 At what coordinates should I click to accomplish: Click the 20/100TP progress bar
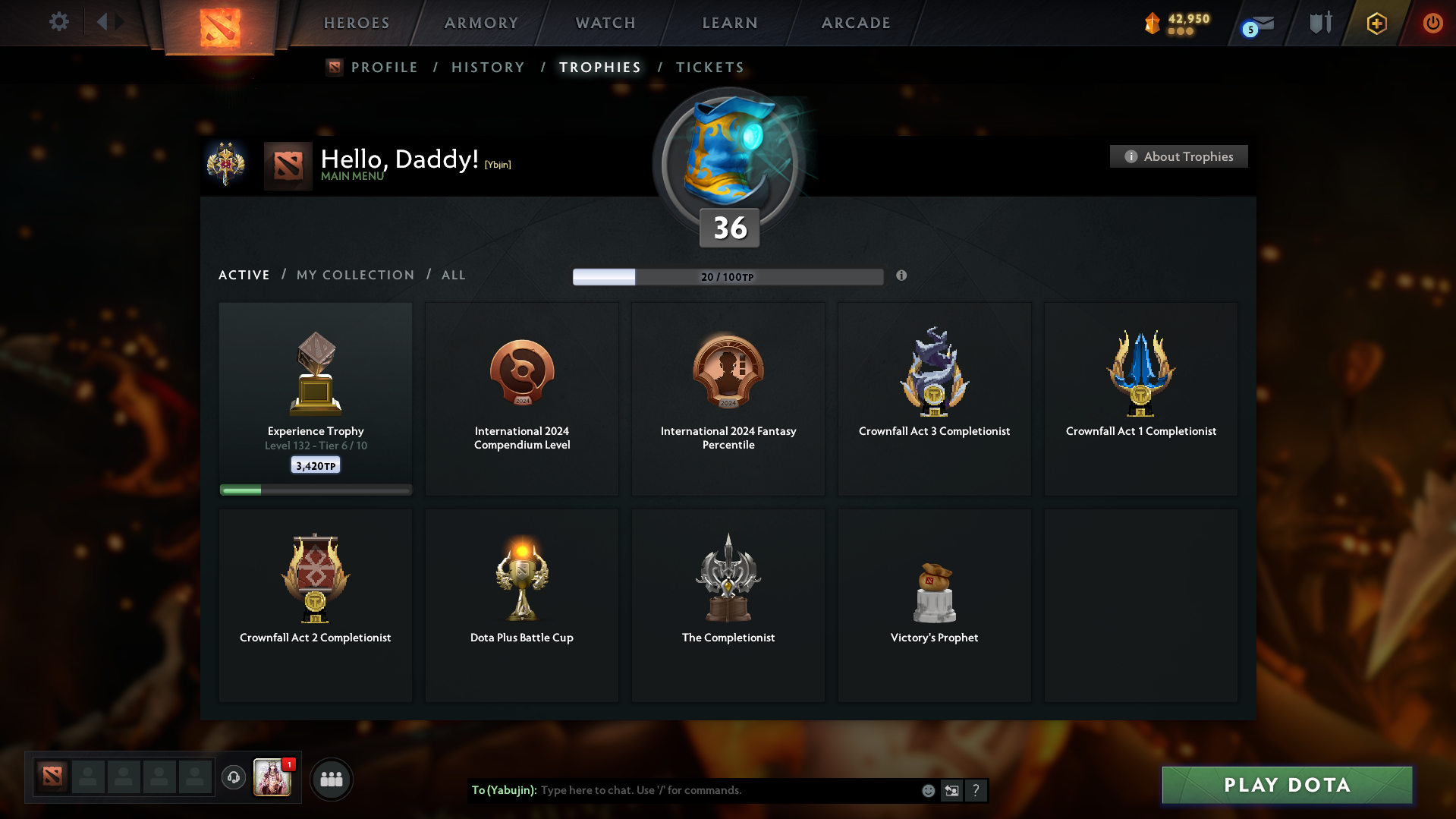tap(728, 276)
